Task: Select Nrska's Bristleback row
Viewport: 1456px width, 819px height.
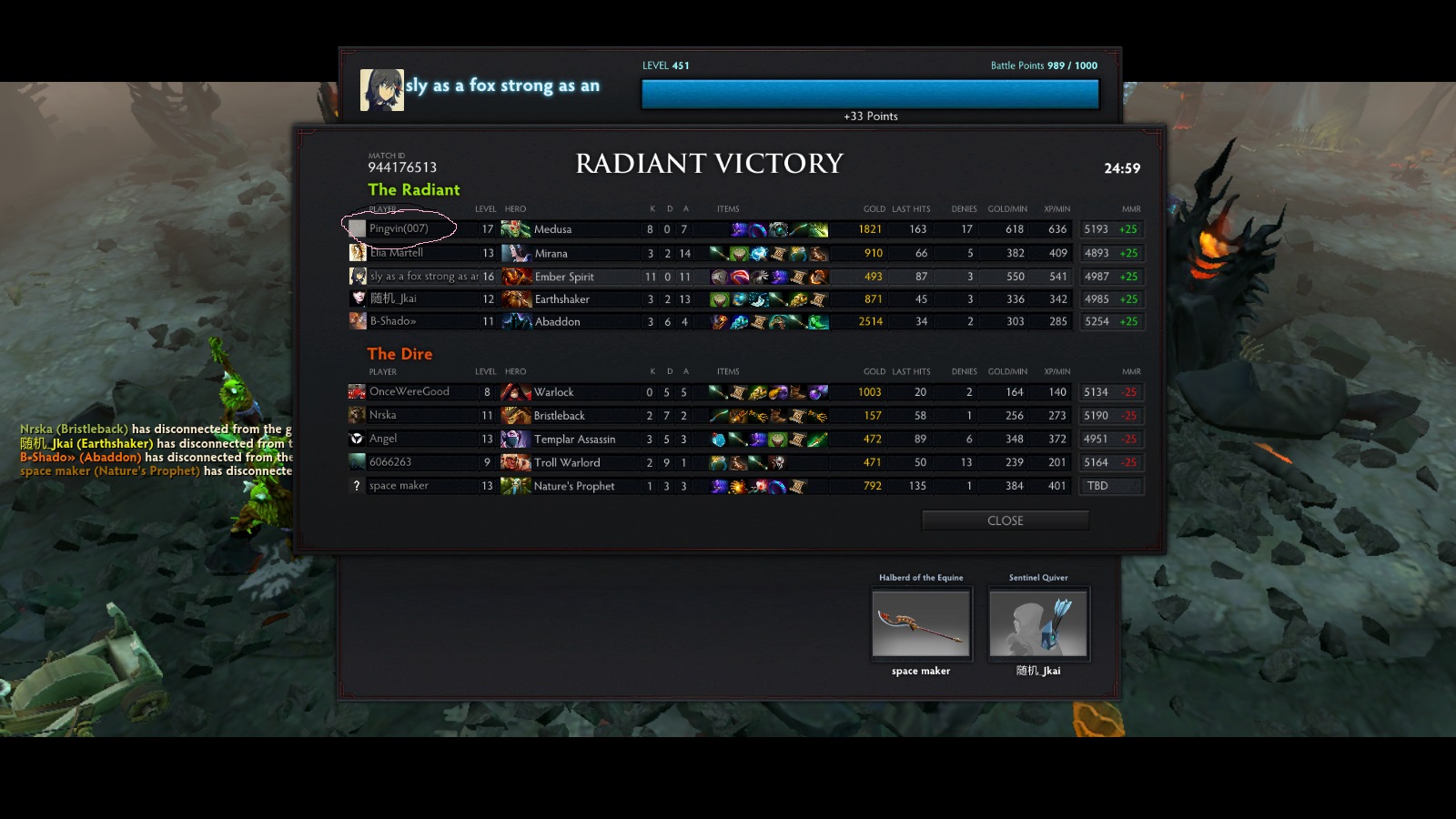Action: (559, 416)
